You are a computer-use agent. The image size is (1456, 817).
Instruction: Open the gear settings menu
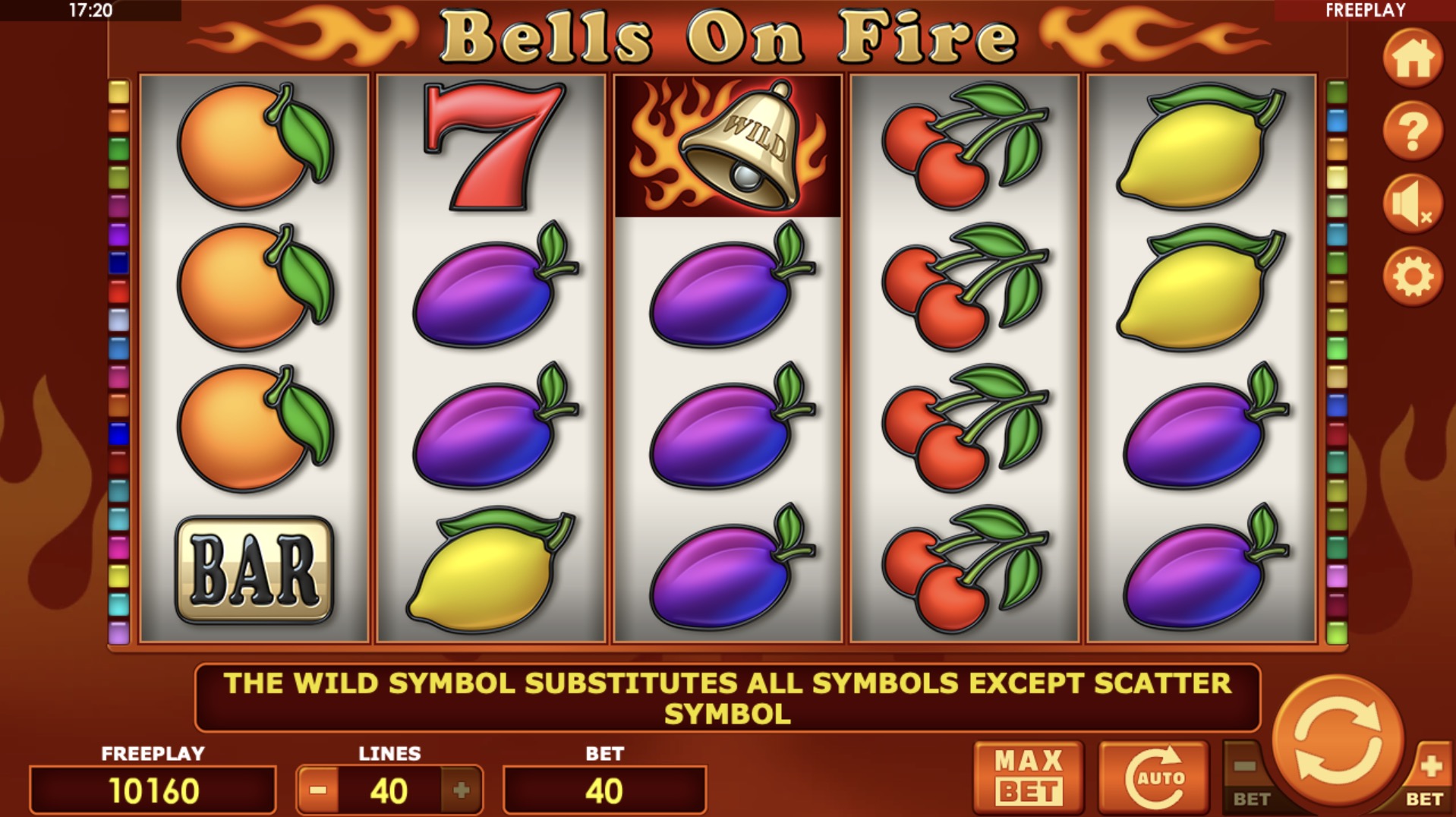1412,276
